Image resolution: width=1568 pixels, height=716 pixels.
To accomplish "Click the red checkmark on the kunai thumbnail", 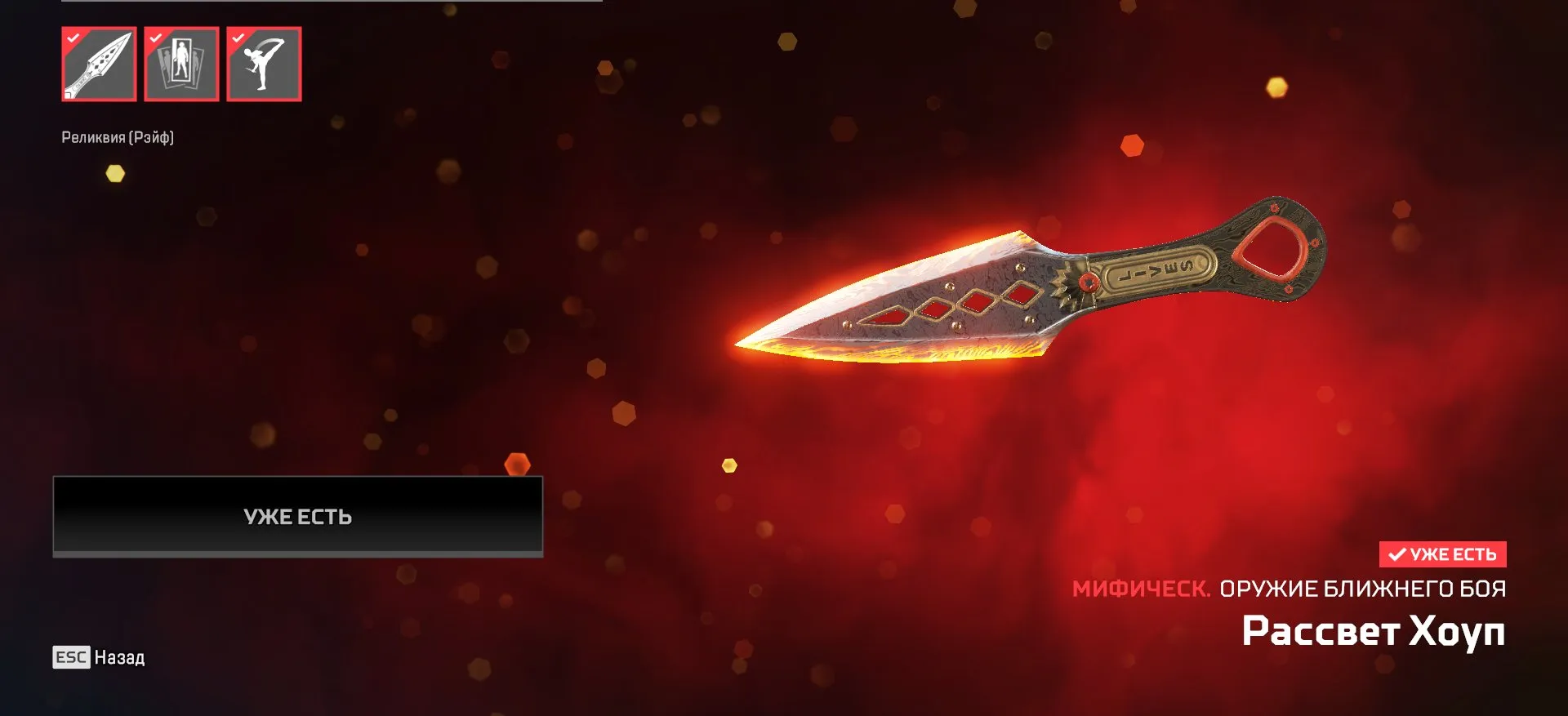I will tap(73, 38).
